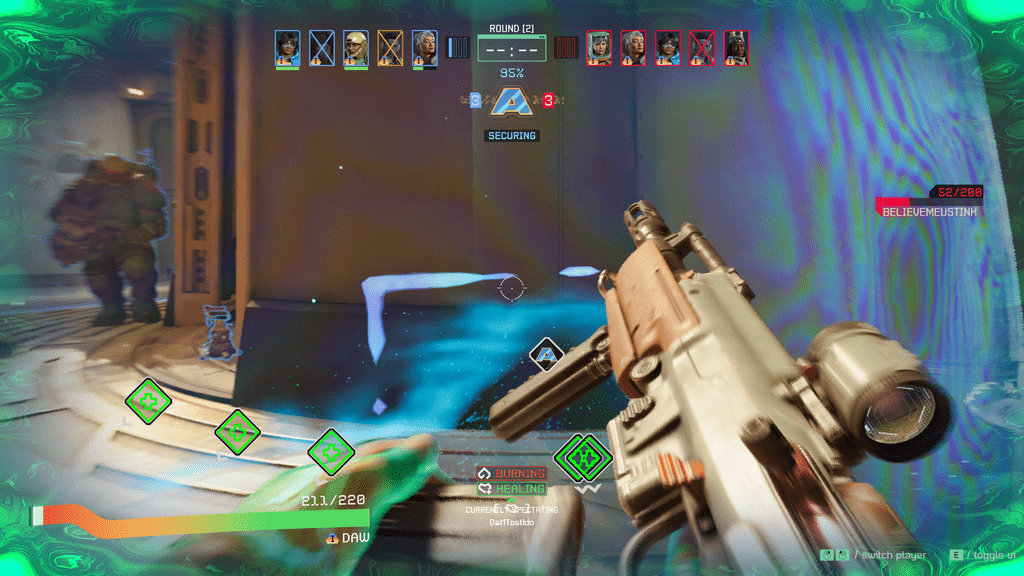Click the orange-framed eliminated player portrait
Viewport: 1024px width, 576px height.
390,48
